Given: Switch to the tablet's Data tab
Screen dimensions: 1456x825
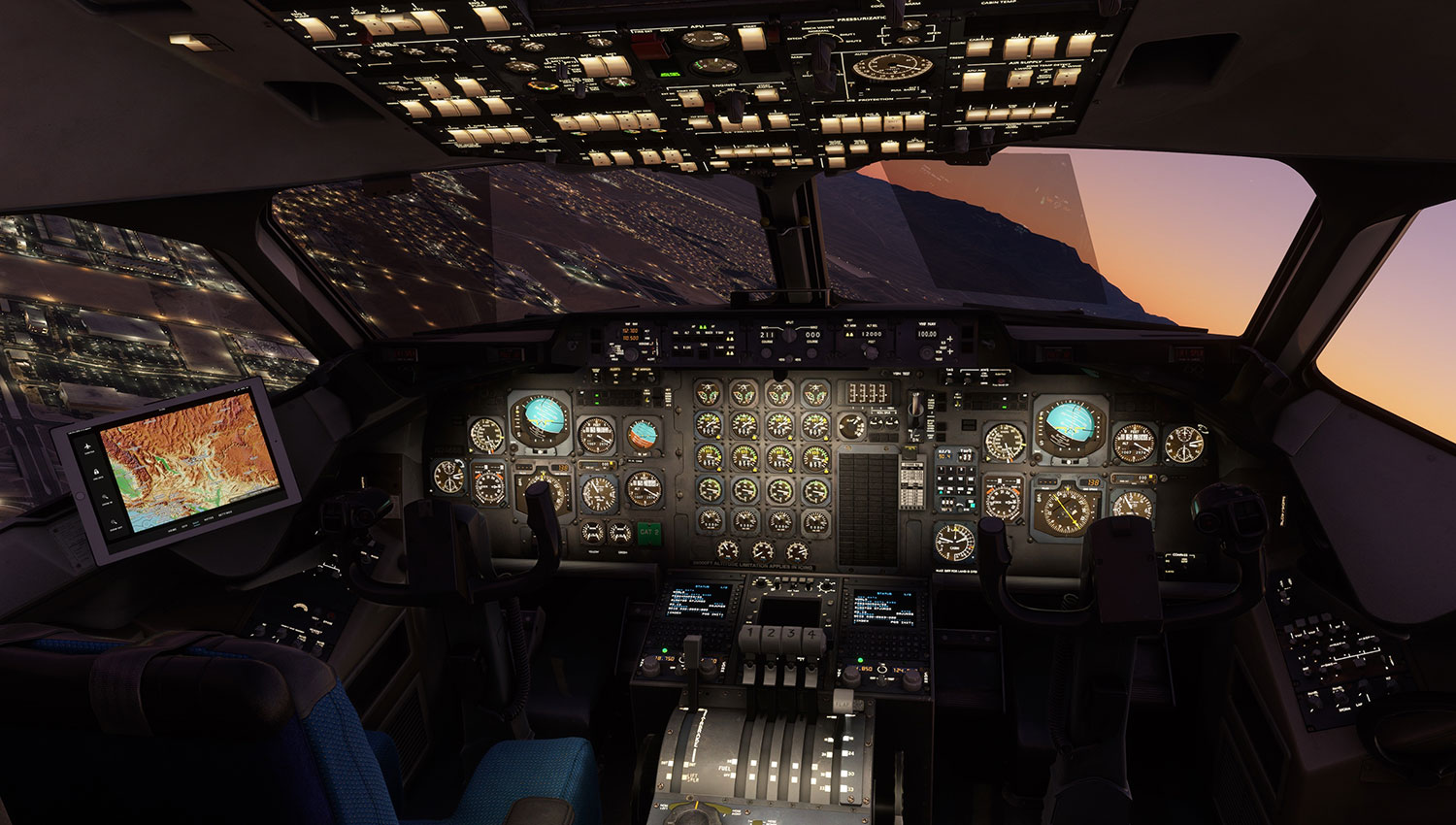Looking at the screenshot, I should 184,527.
